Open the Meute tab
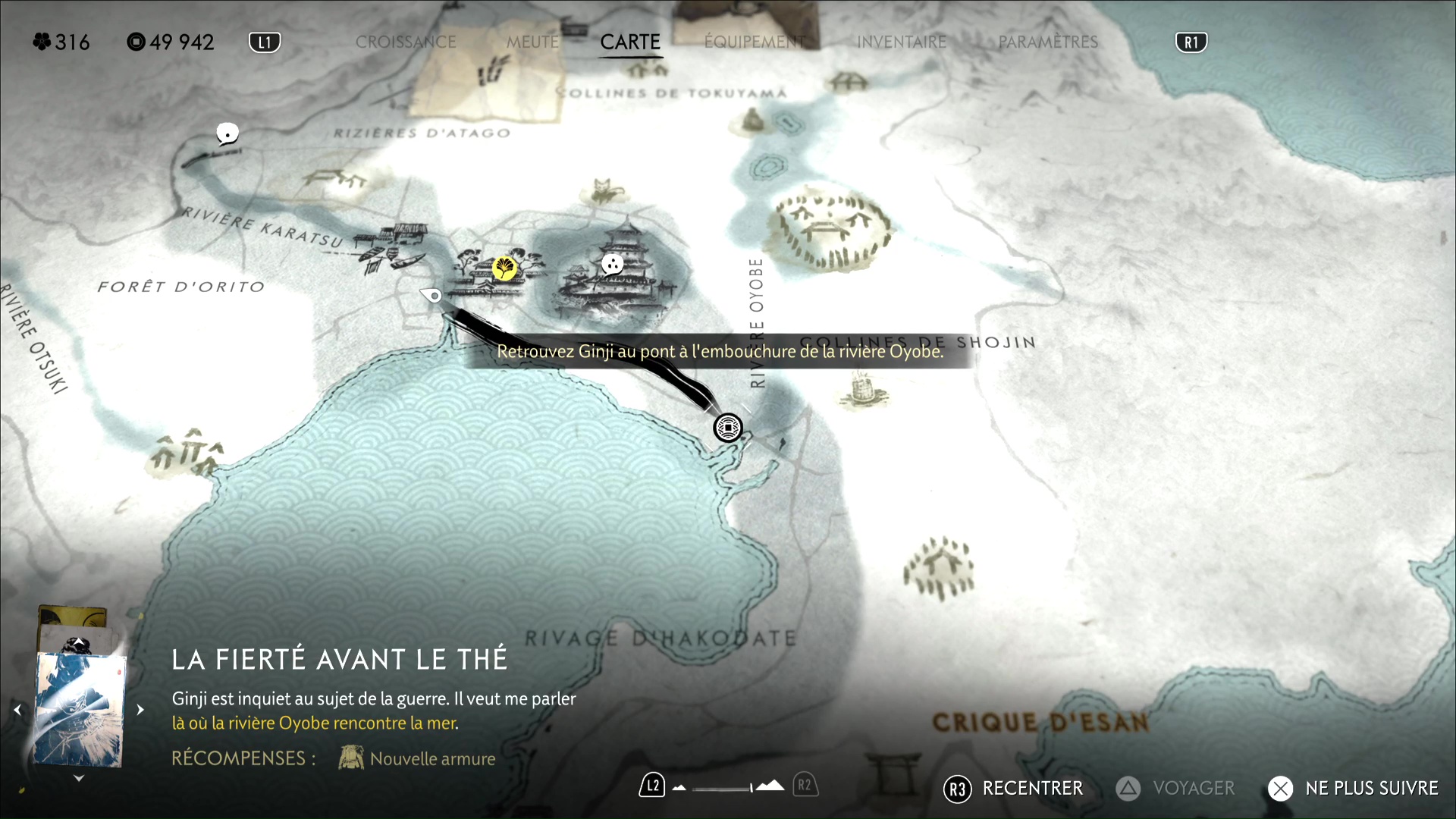This screenshot has height=819, width=1456. tap(532, 42)
